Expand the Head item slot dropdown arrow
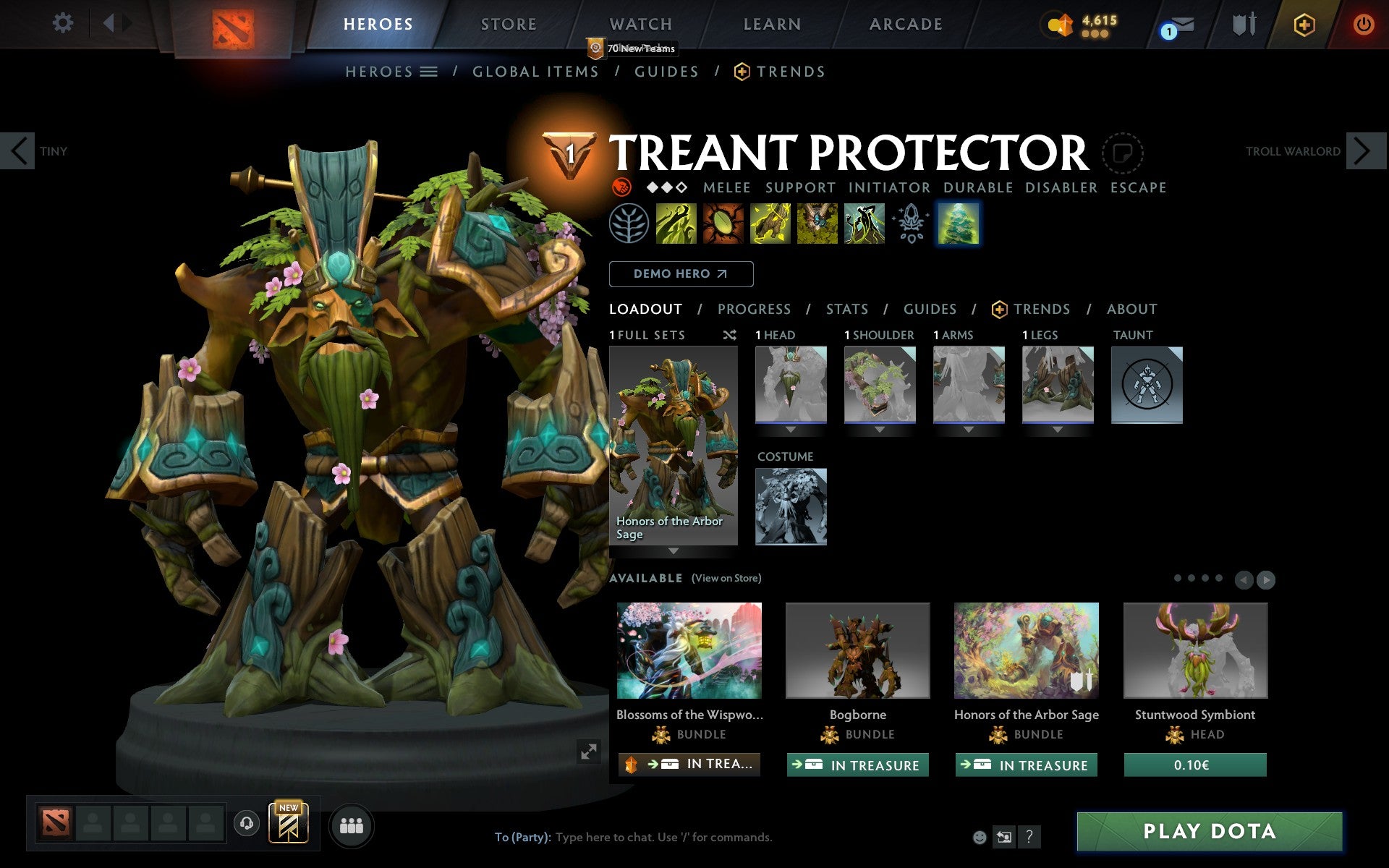 [790, 428]
